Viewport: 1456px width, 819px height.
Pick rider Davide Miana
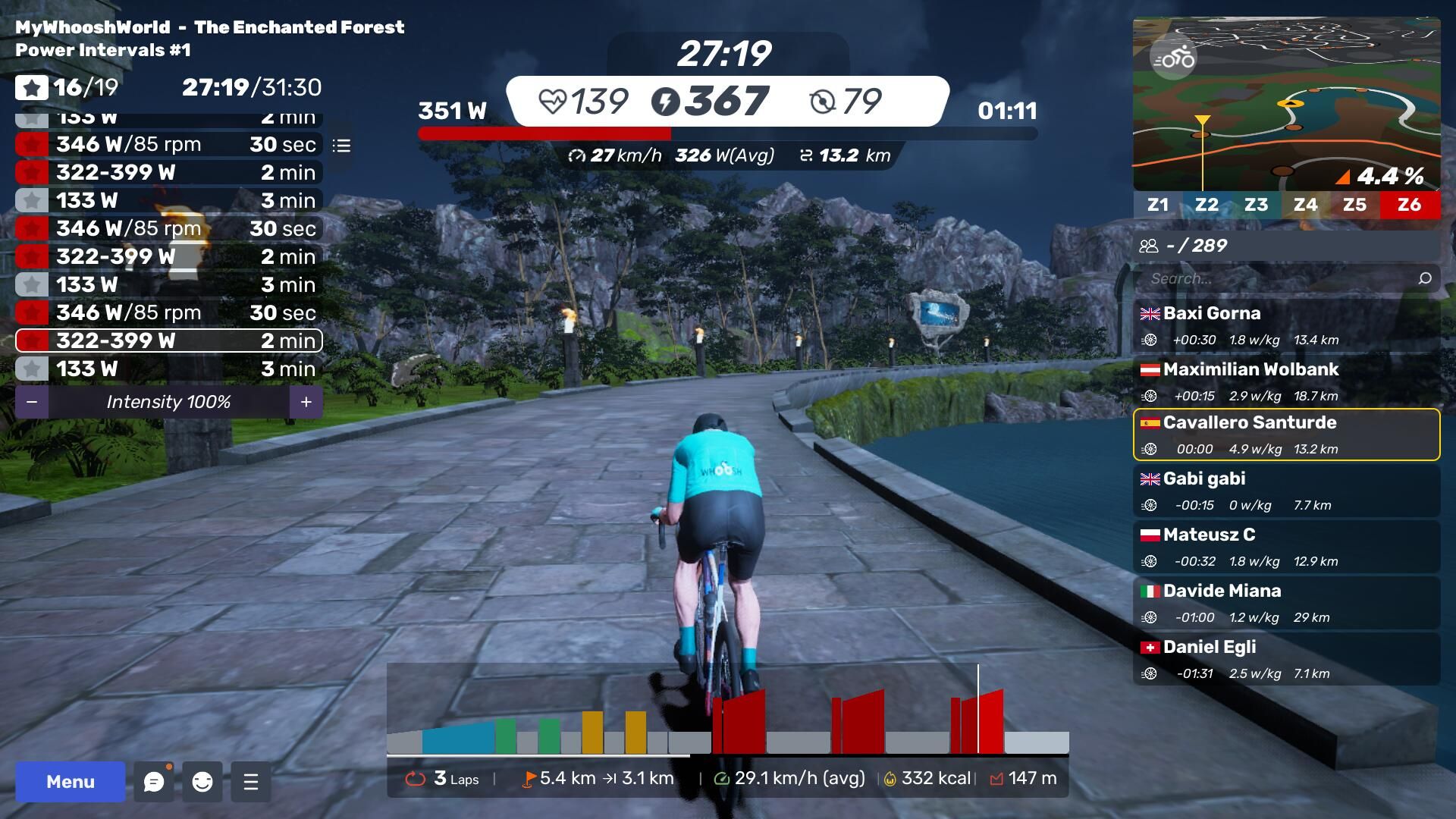pyautogui.click(x=1286, y=603)
